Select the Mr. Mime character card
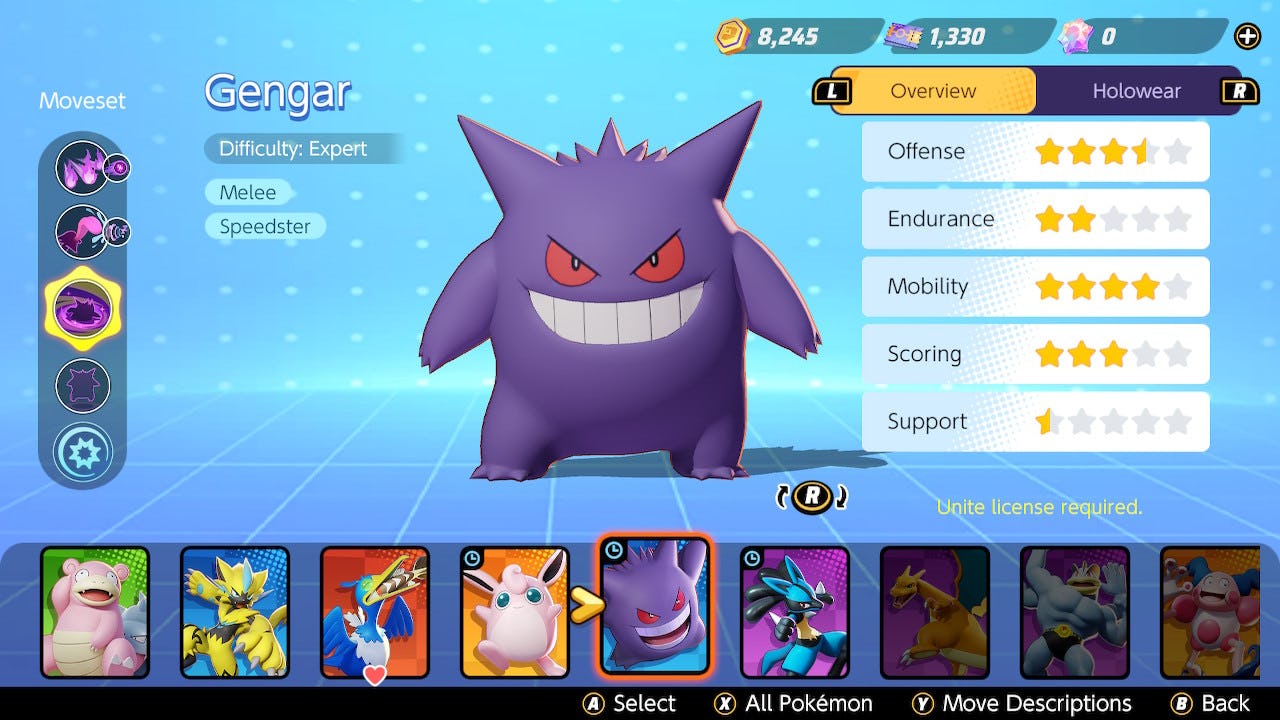The height and width of the screenshot is (720, 1280). click(x=1212, y=611)
